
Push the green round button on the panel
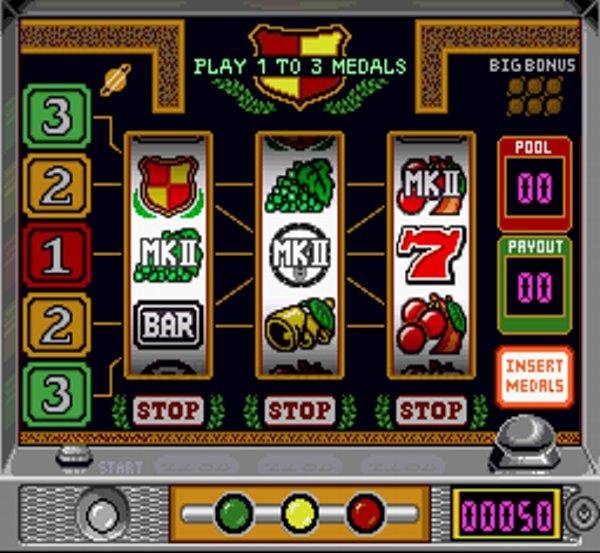[x=234, y=513]
